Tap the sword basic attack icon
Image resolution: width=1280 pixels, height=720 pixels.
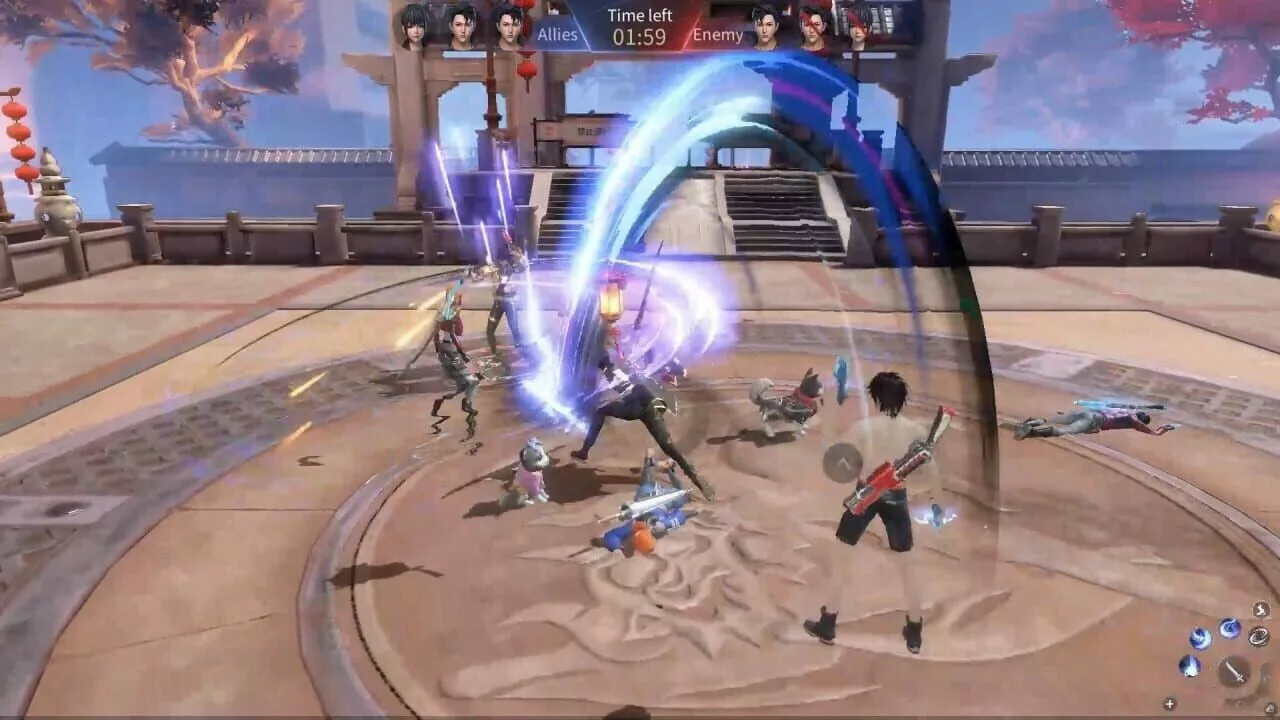tap(1233, 672)
